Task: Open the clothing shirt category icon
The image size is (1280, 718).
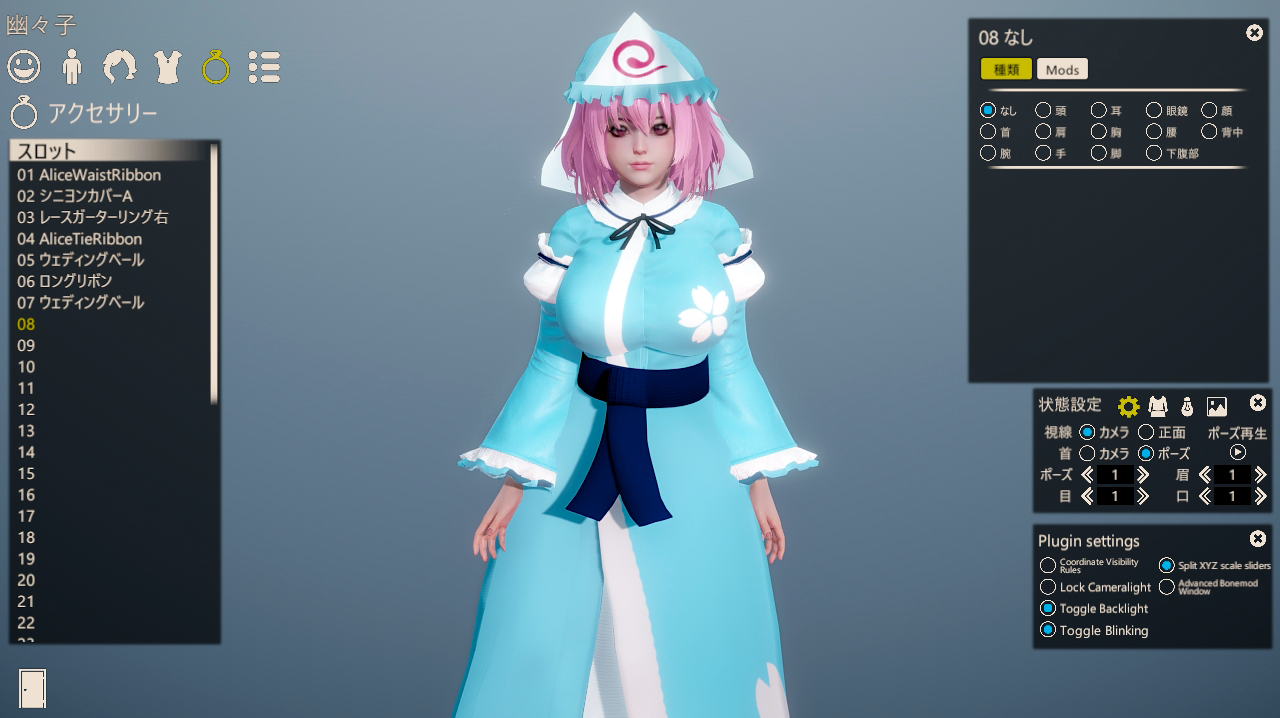Action: point(168,67)
